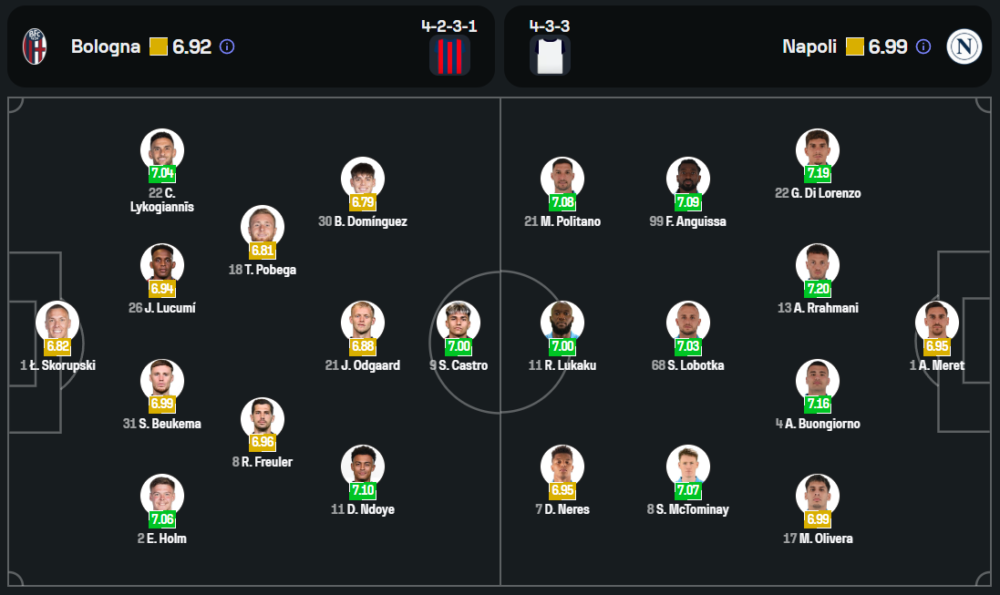
Task: Open Bologna's rating info icon
Action: 227,47
